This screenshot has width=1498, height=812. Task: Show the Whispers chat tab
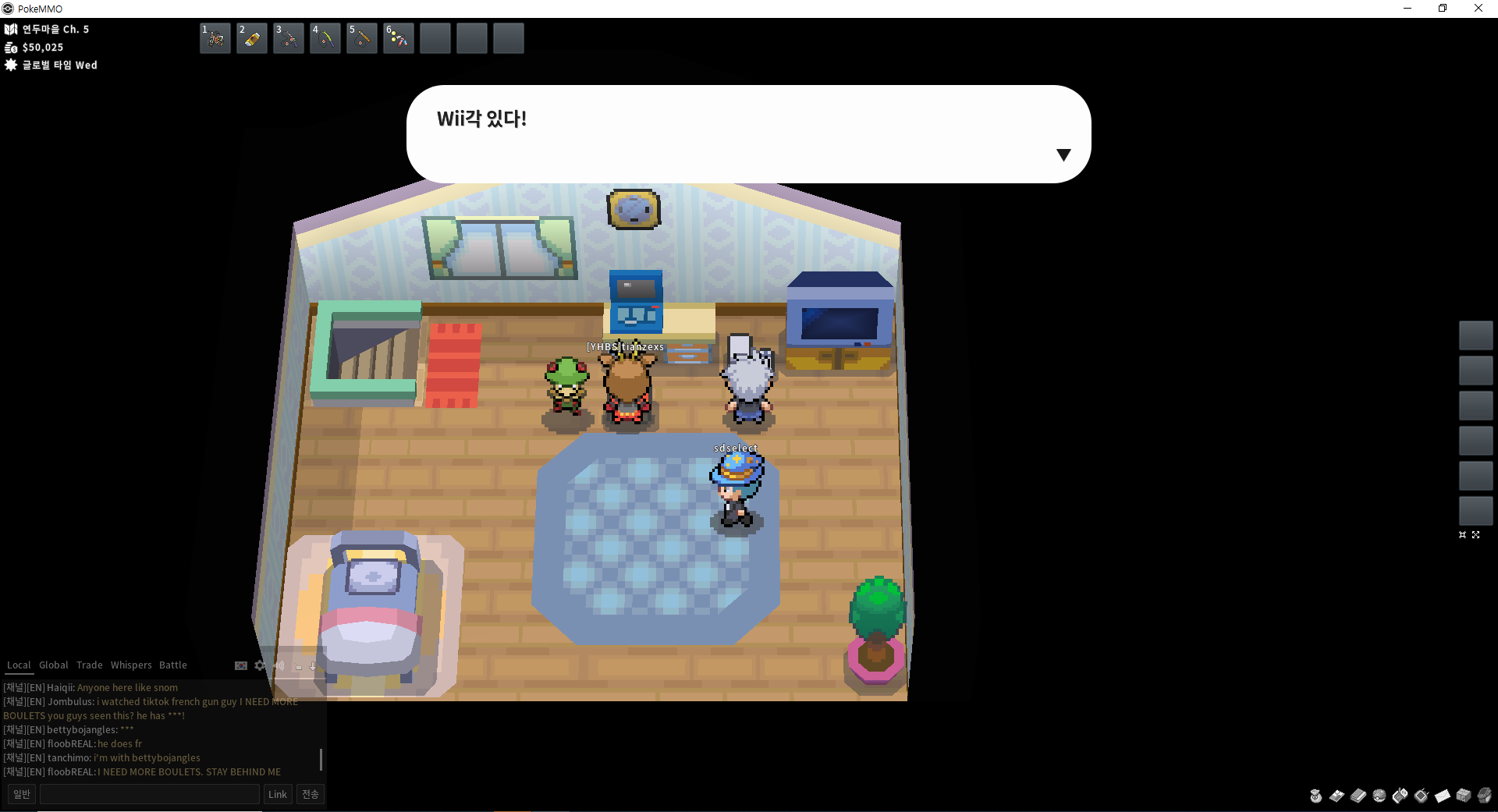(131, 665)
